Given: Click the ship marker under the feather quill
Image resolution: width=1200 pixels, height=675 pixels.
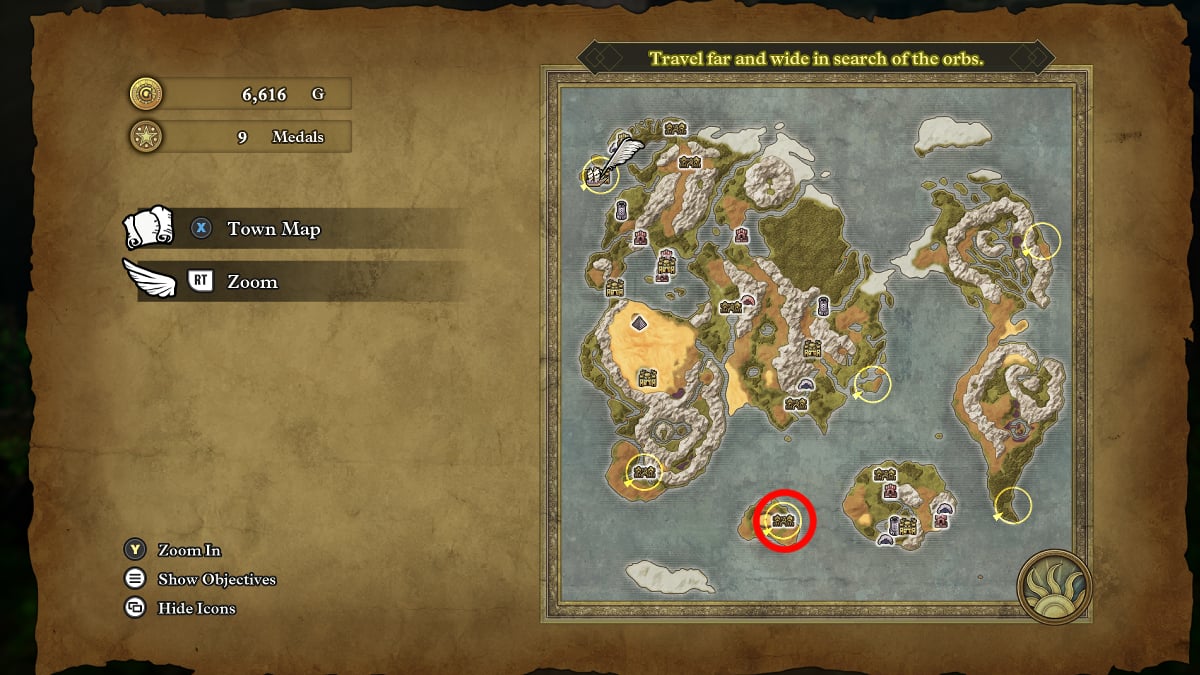Looking at the screenshot, I should pos(598,177).
